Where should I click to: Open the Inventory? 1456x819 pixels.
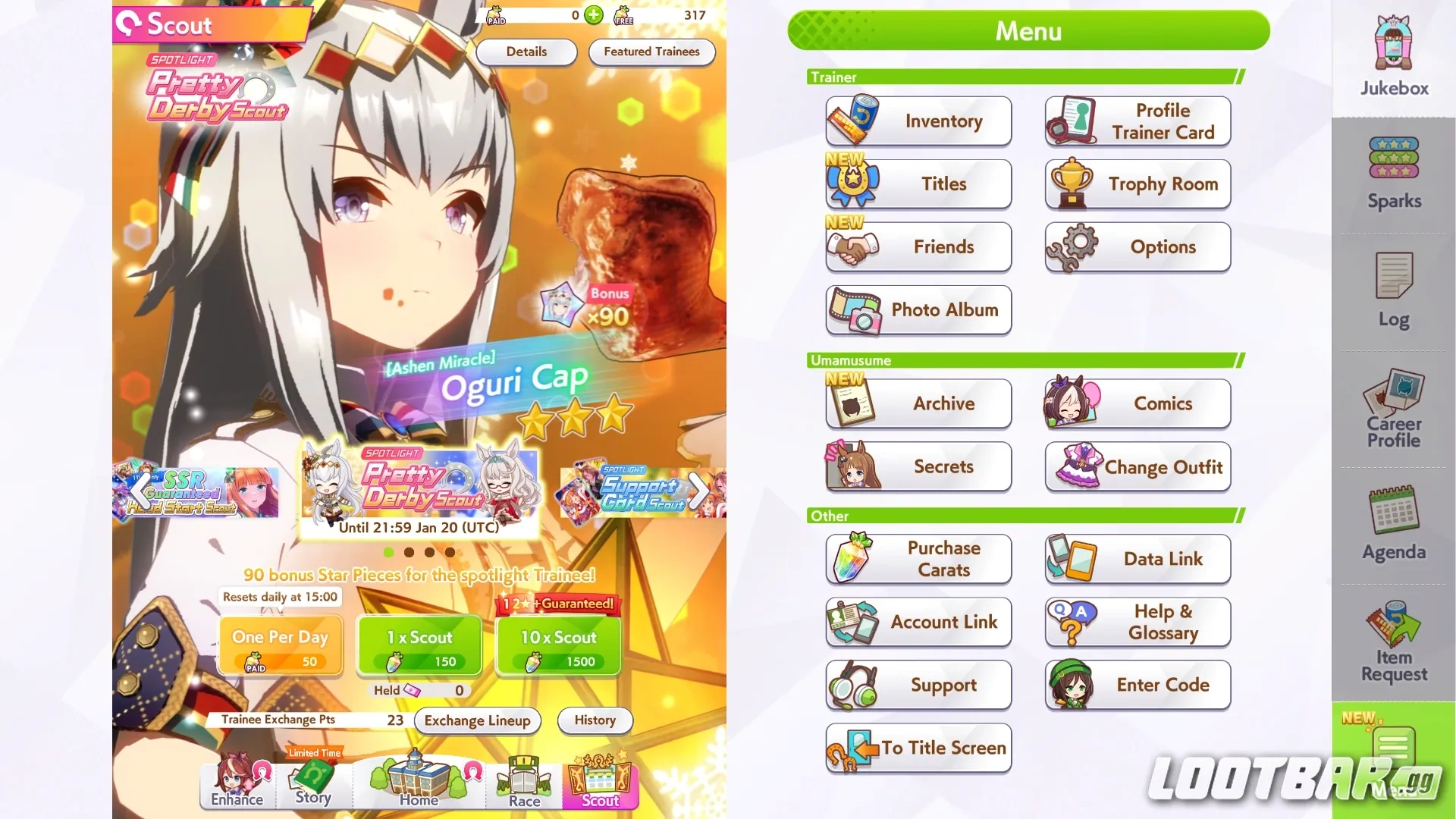tap(918, 121)
